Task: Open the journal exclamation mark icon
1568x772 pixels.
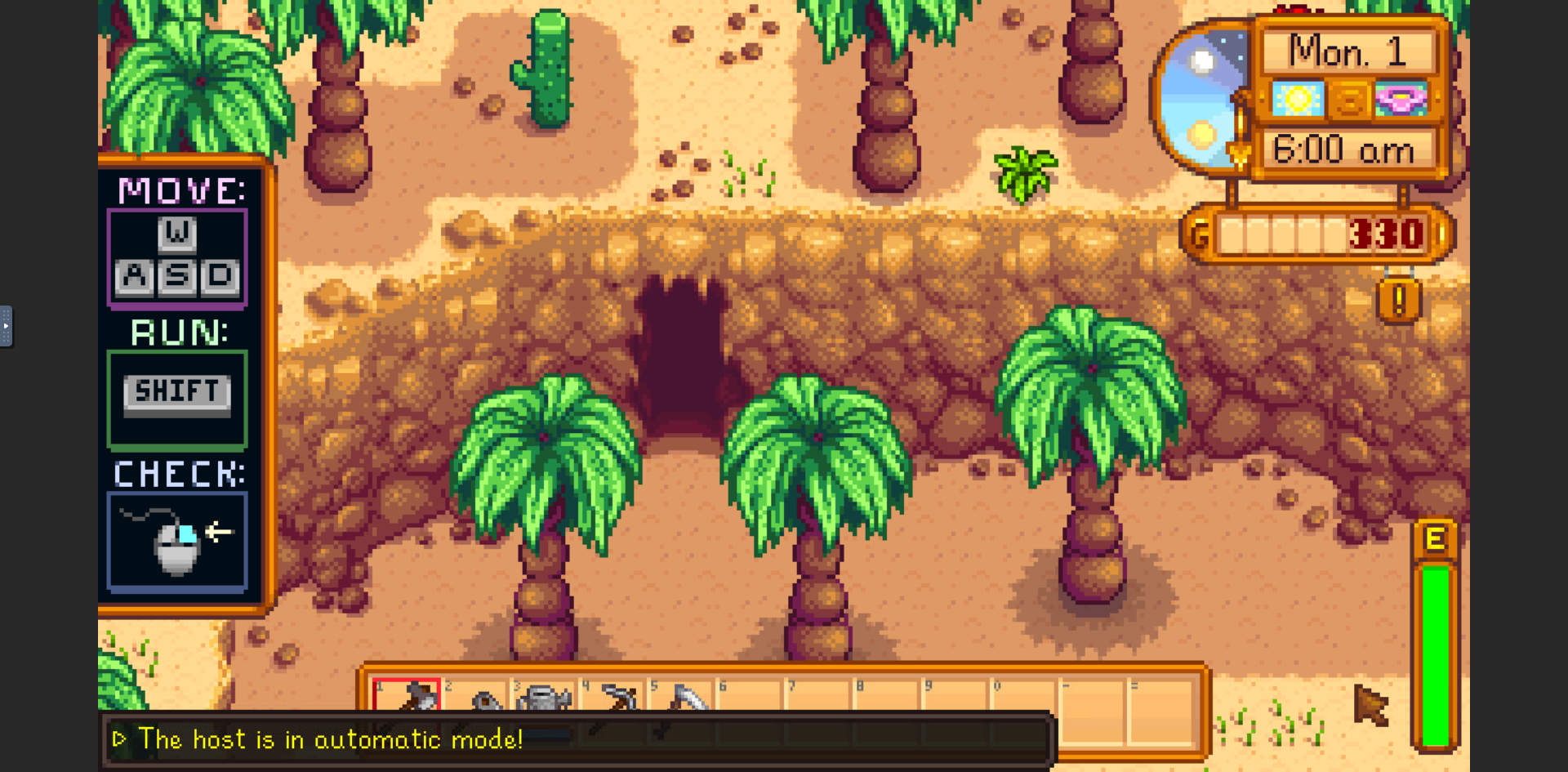Action: coord(1399,301)
